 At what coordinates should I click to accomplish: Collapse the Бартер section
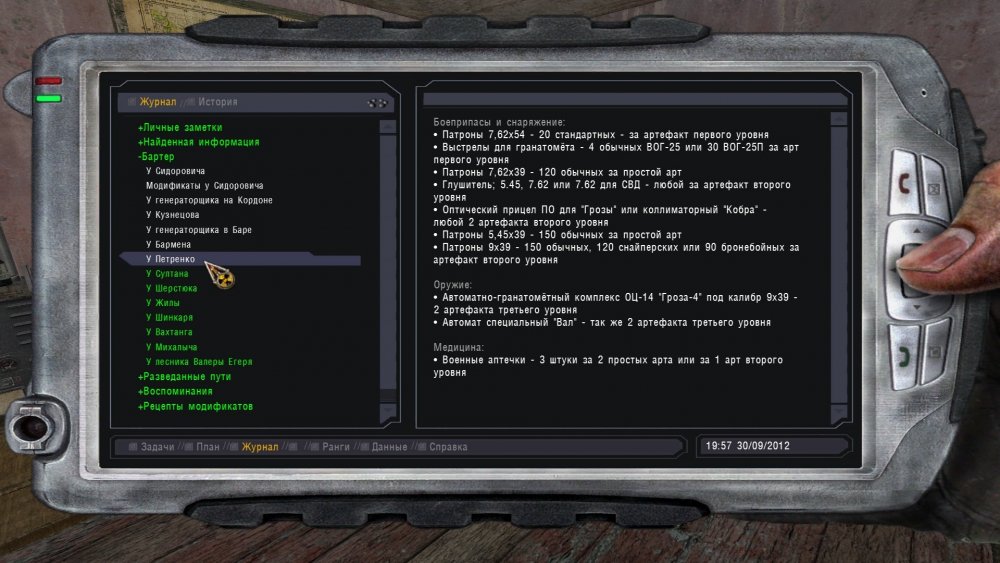click(x=157, y=157)
